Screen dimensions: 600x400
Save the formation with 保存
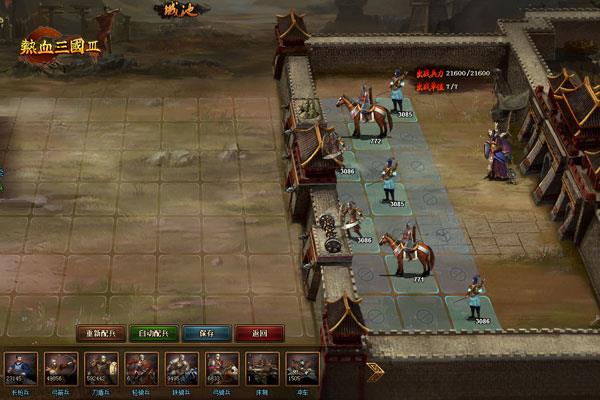207,333
